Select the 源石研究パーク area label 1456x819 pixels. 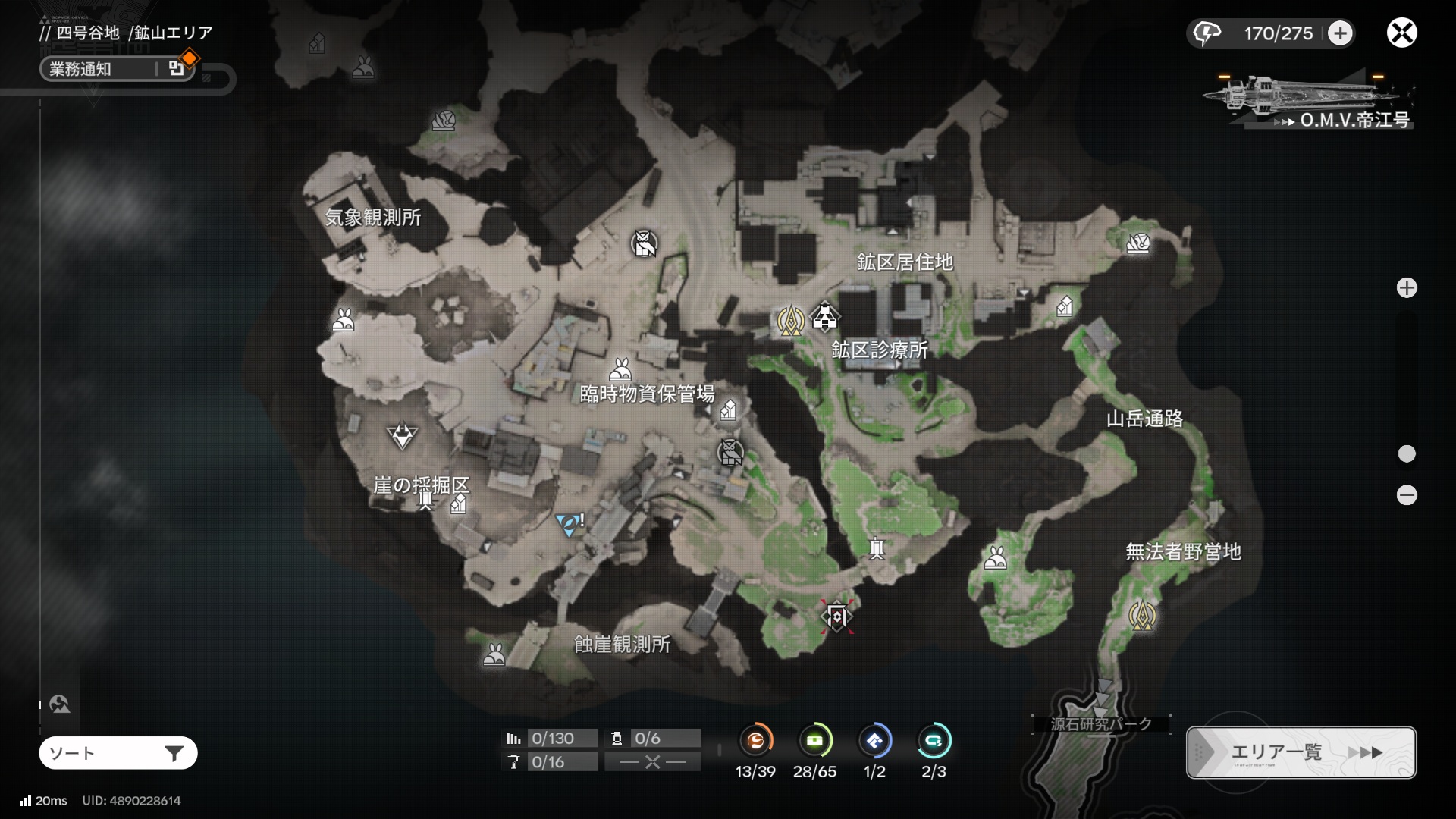[1100, 724]
